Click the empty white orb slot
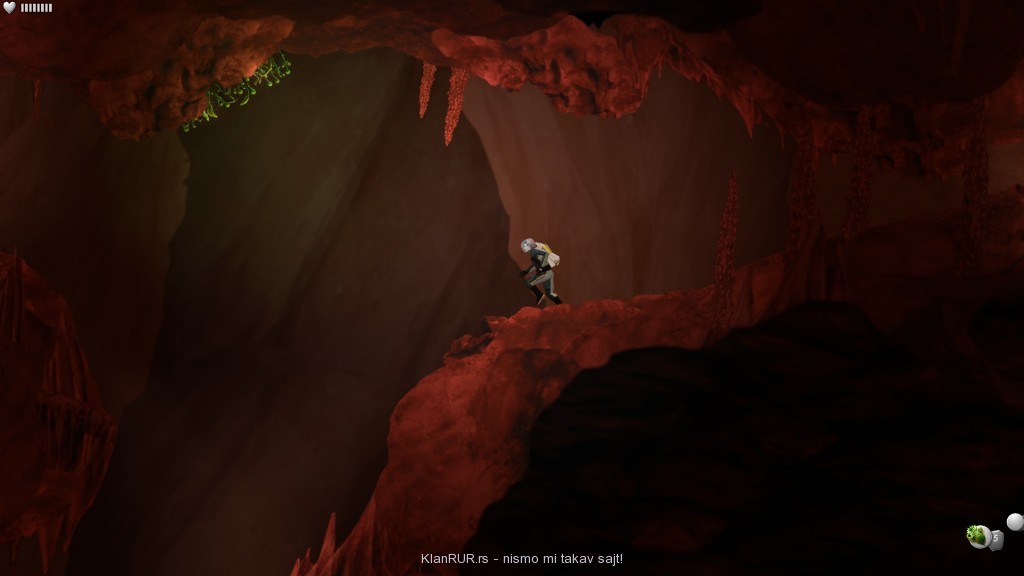 1014,521
